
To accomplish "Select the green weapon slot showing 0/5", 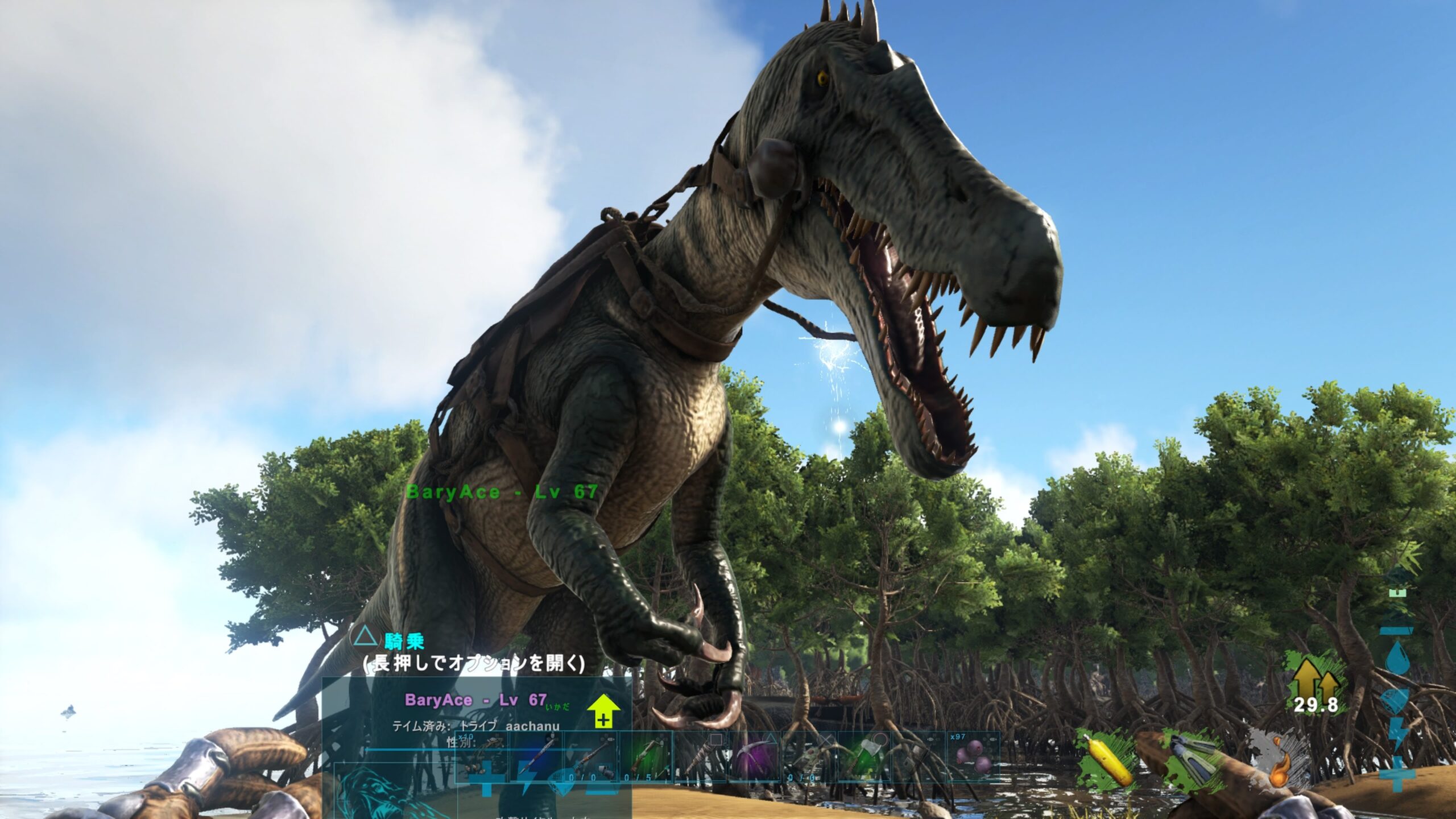I will (646, 755).
